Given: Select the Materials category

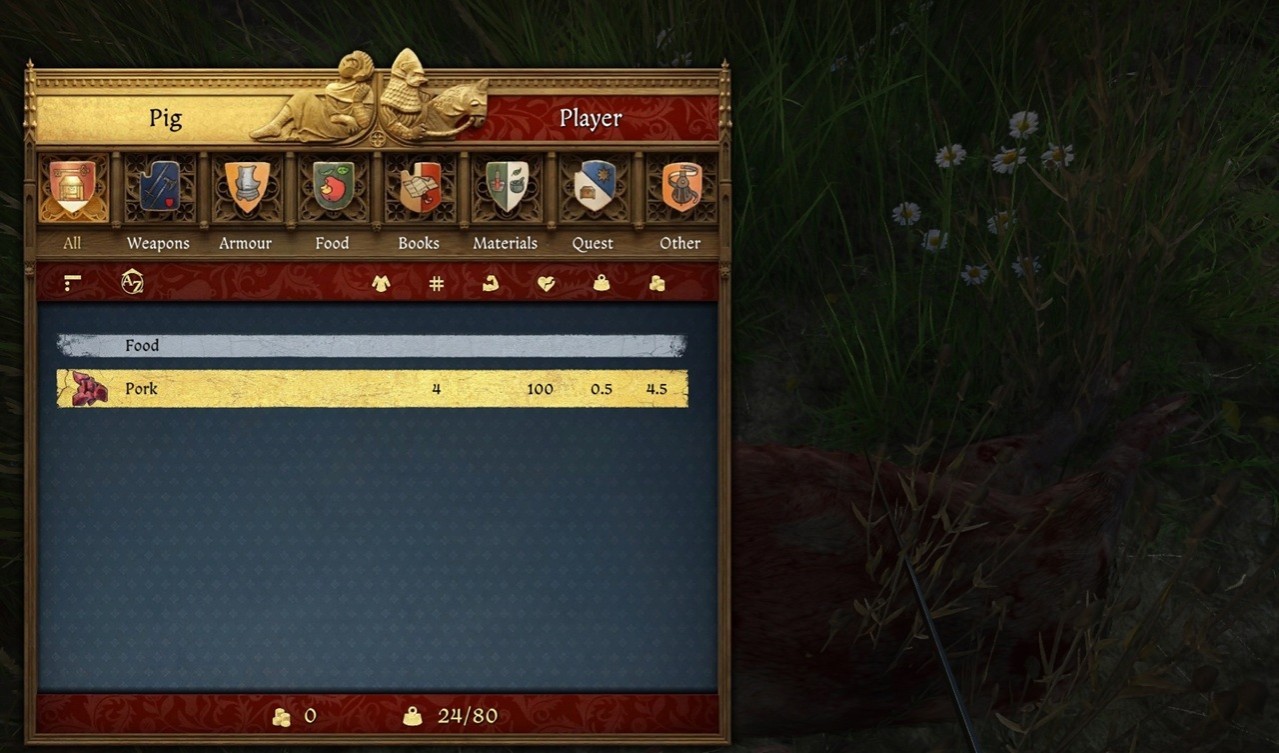Looking at the screenshot, I should [506, 188].
